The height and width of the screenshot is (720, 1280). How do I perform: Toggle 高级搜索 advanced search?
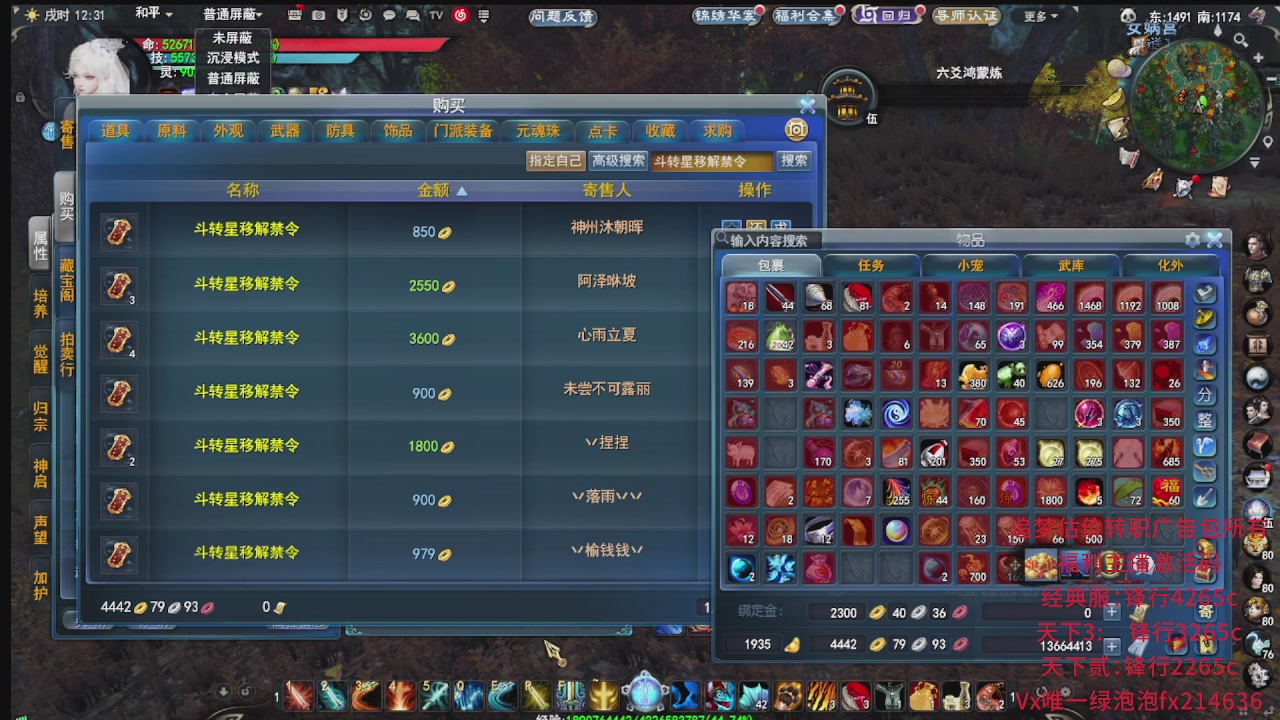(617, 160)
